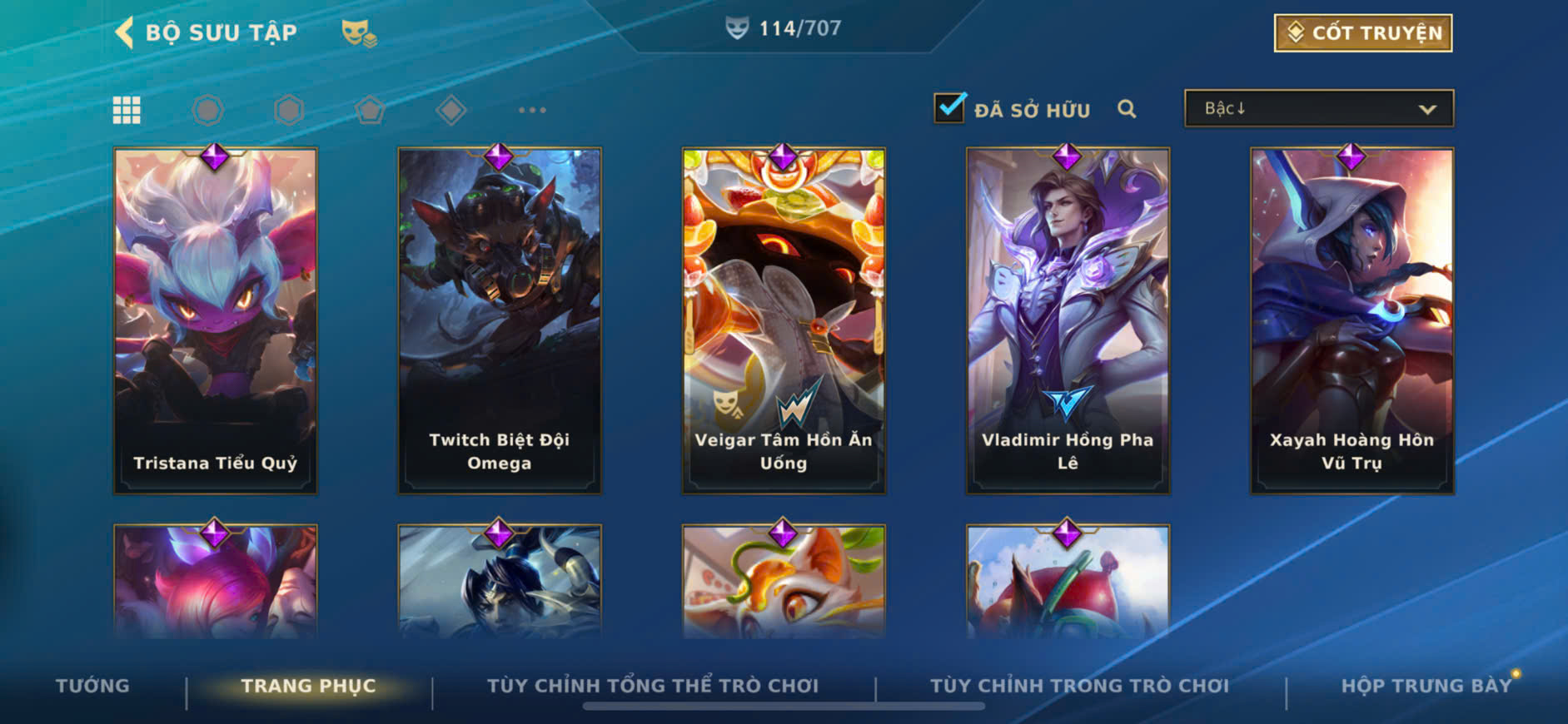Switch to the Tướng tab
The width and height of the screenshot is (1568, 724).
tap(92, 686)
